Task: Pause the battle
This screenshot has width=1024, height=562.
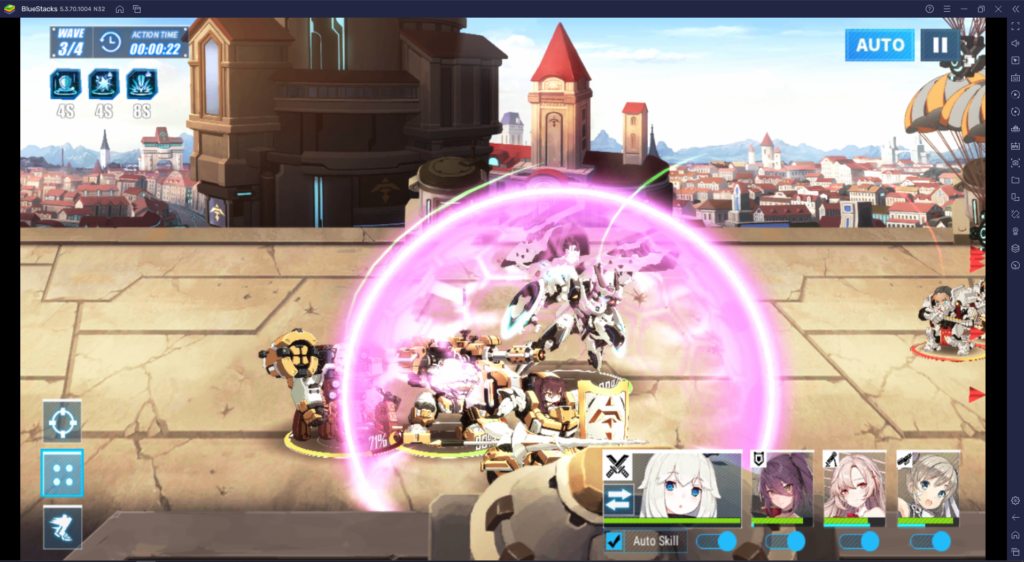Action: coord(940,45)
